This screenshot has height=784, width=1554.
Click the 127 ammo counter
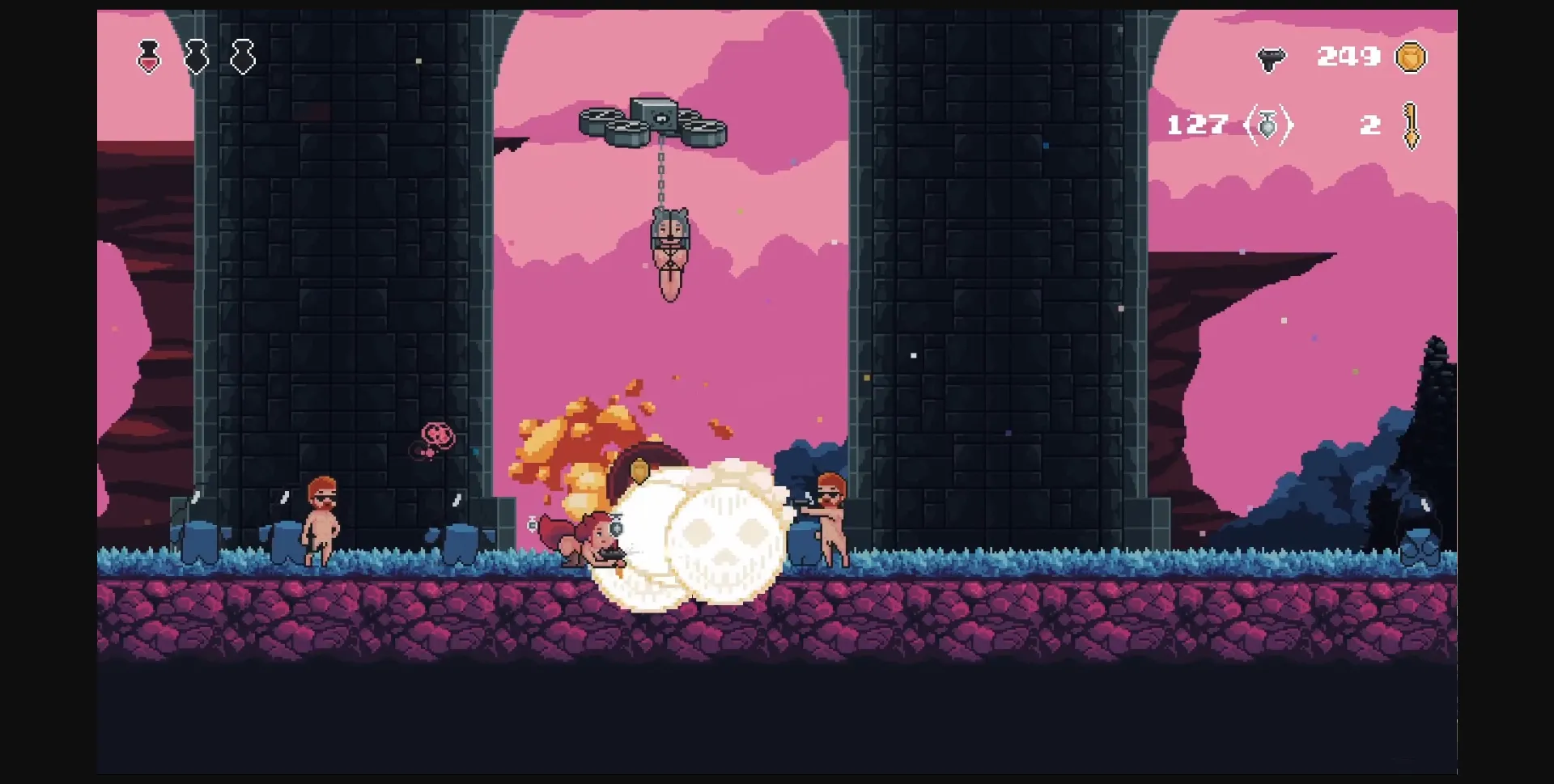(1196, 125)
